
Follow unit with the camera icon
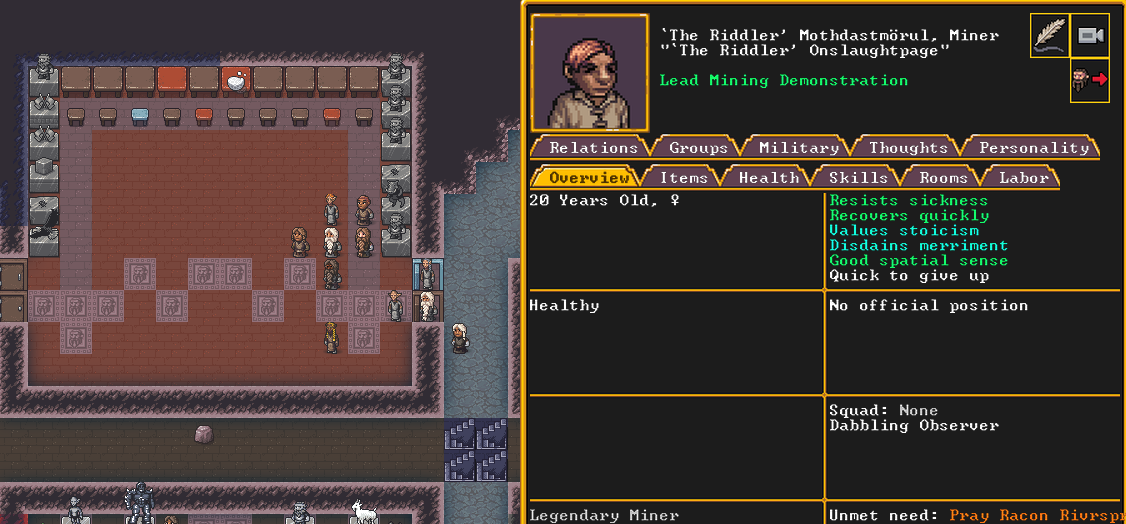pos(1089,36)
